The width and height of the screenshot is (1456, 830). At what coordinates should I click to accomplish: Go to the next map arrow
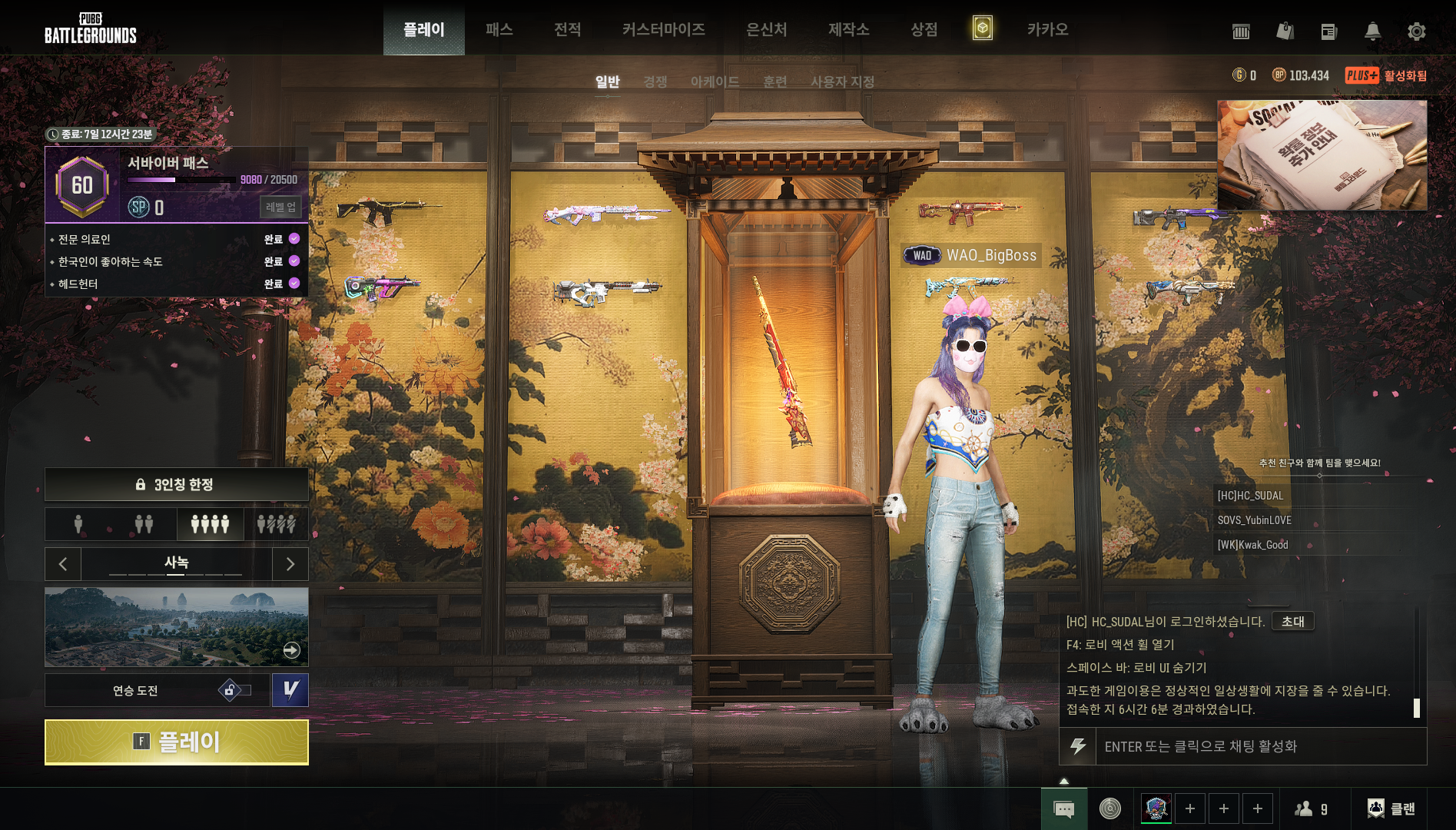pos(290,564)
